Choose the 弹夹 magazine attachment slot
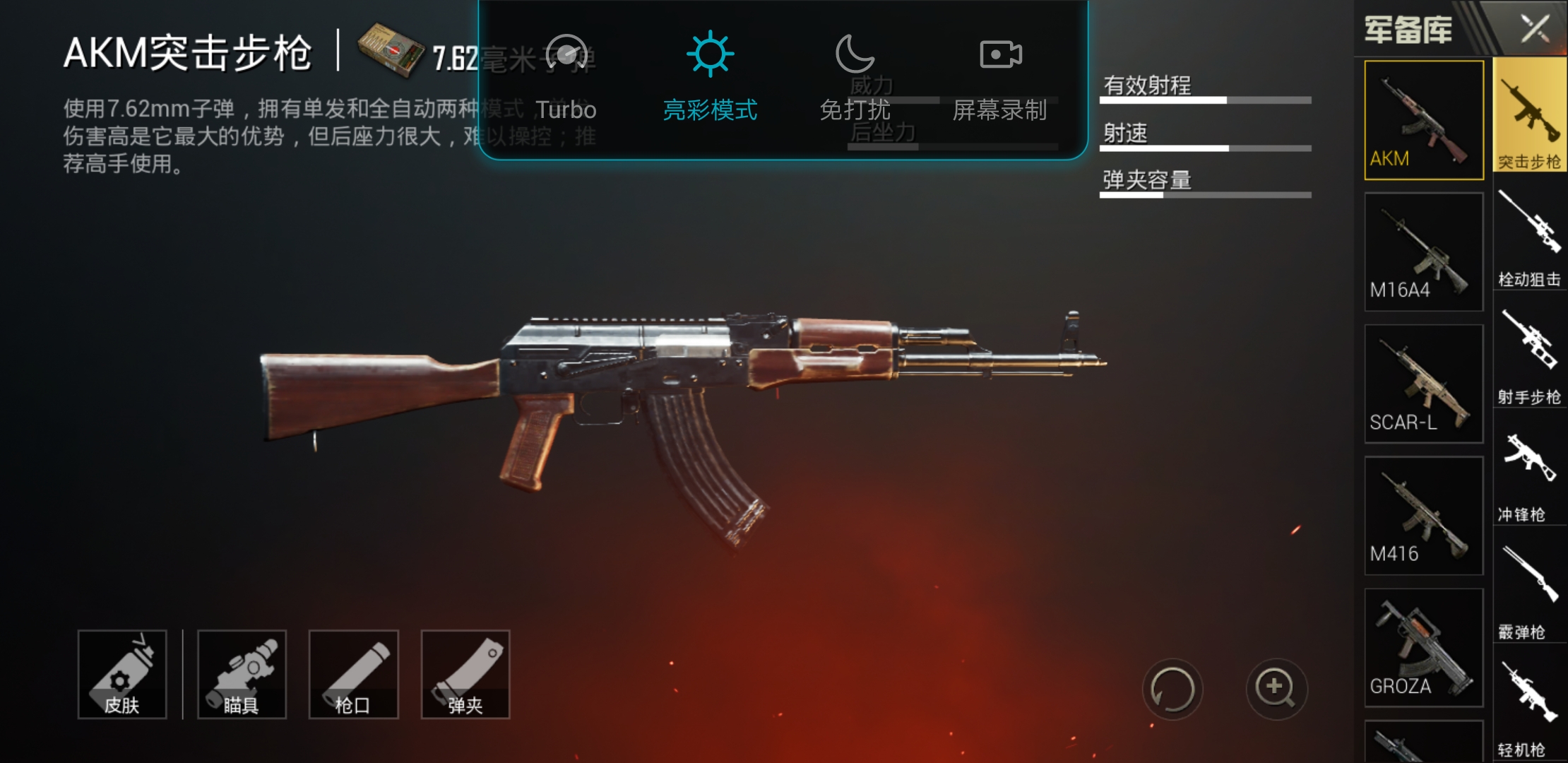 click(x=465, y=674)
